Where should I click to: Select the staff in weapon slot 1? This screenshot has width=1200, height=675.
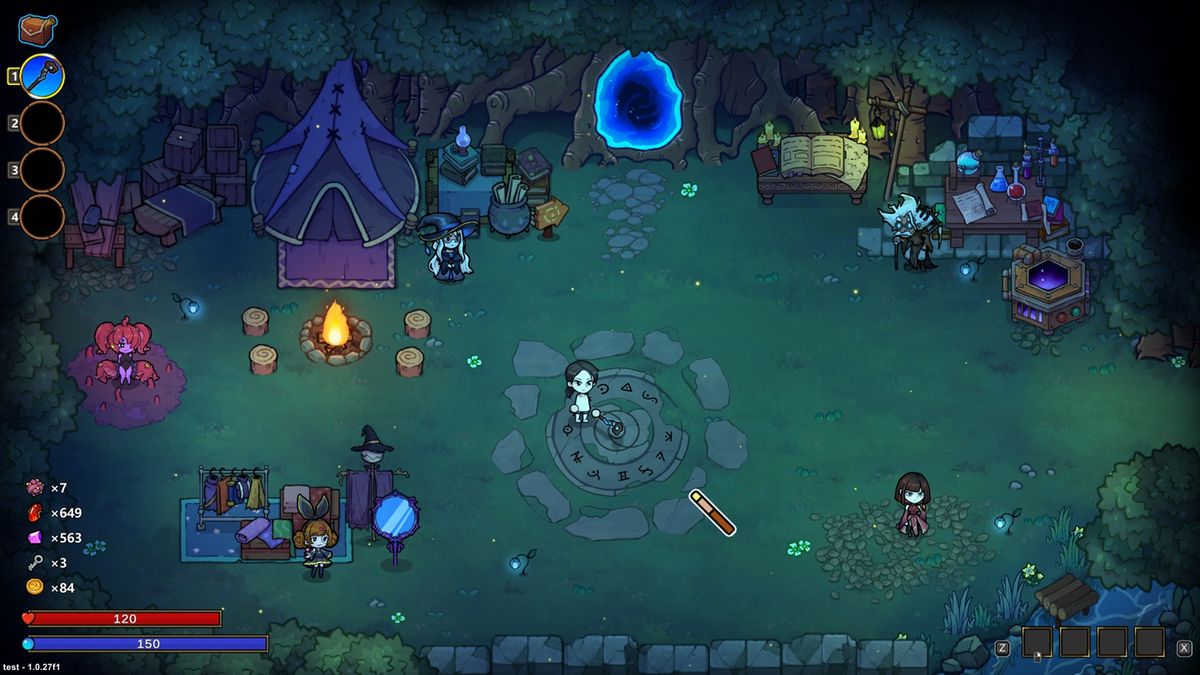(42, 76)
